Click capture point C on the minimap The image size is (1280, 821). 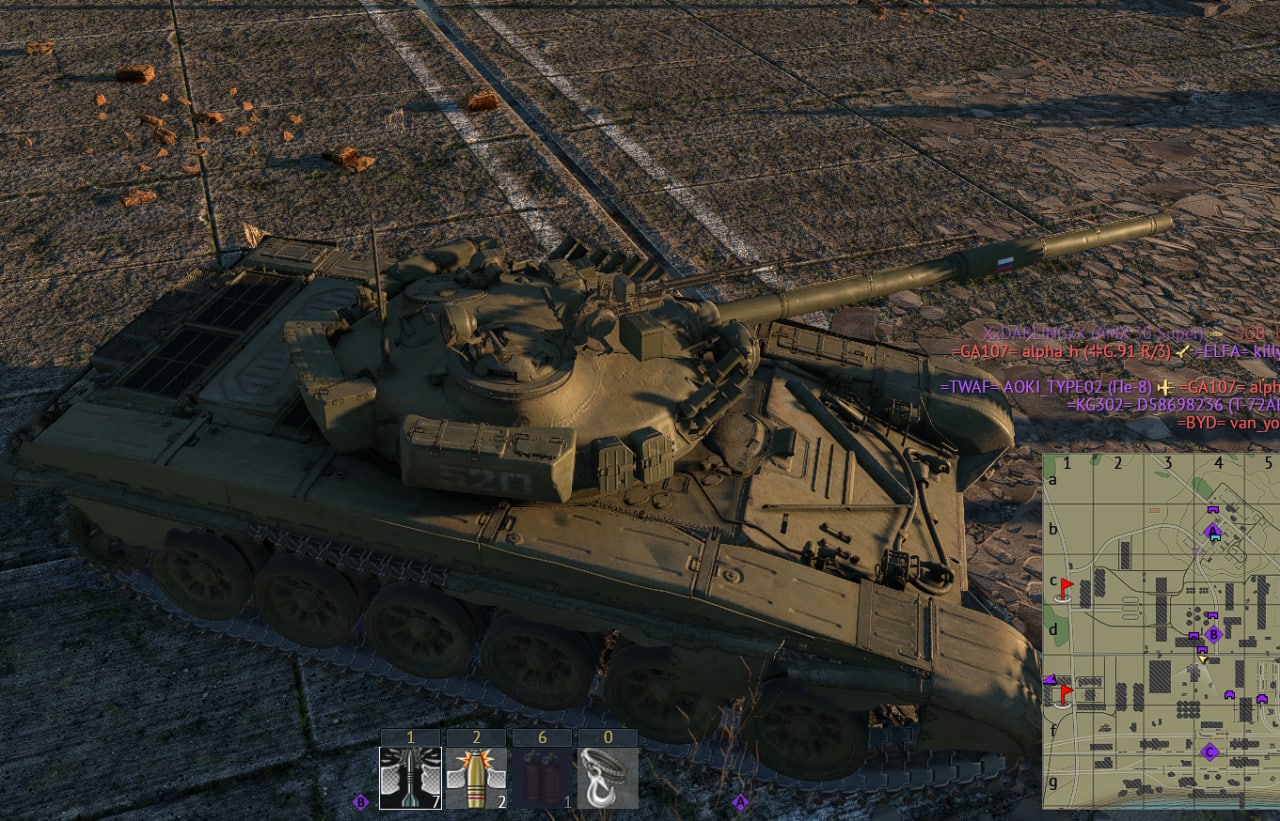[x=1210, y=752]
